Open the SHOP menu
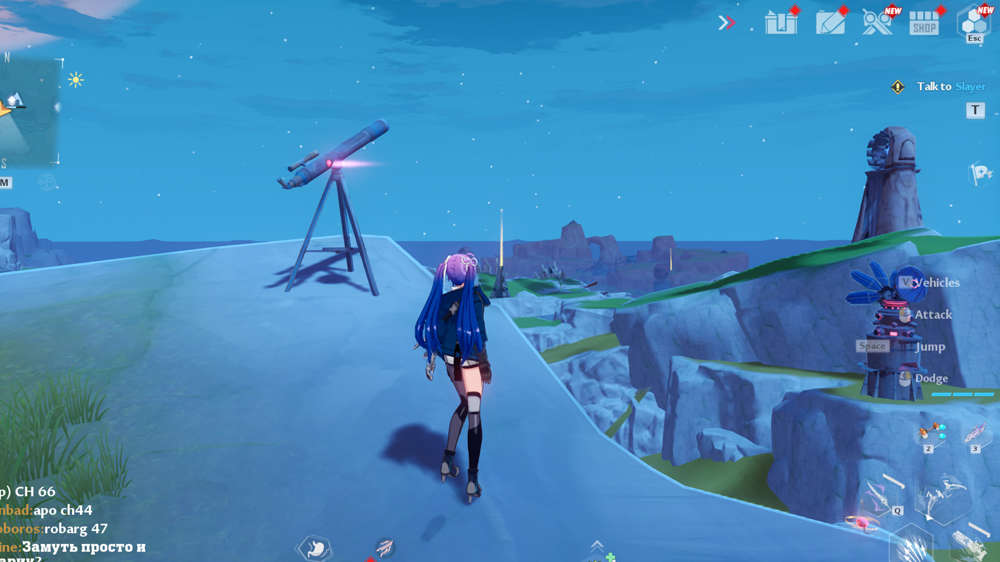This screenshot has width=1000, height=562. pyautogui.click(x=924, y=23)
